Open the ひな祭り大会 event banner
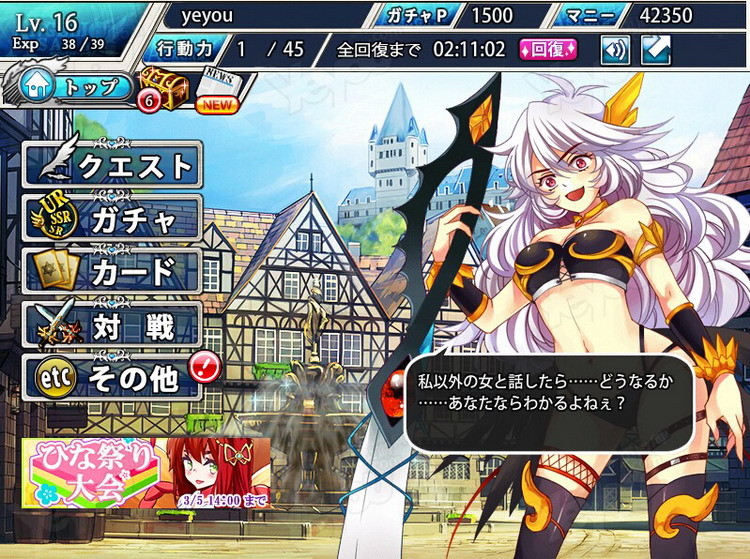This screenshot has height=559, width=750. [x=146, y=470]
